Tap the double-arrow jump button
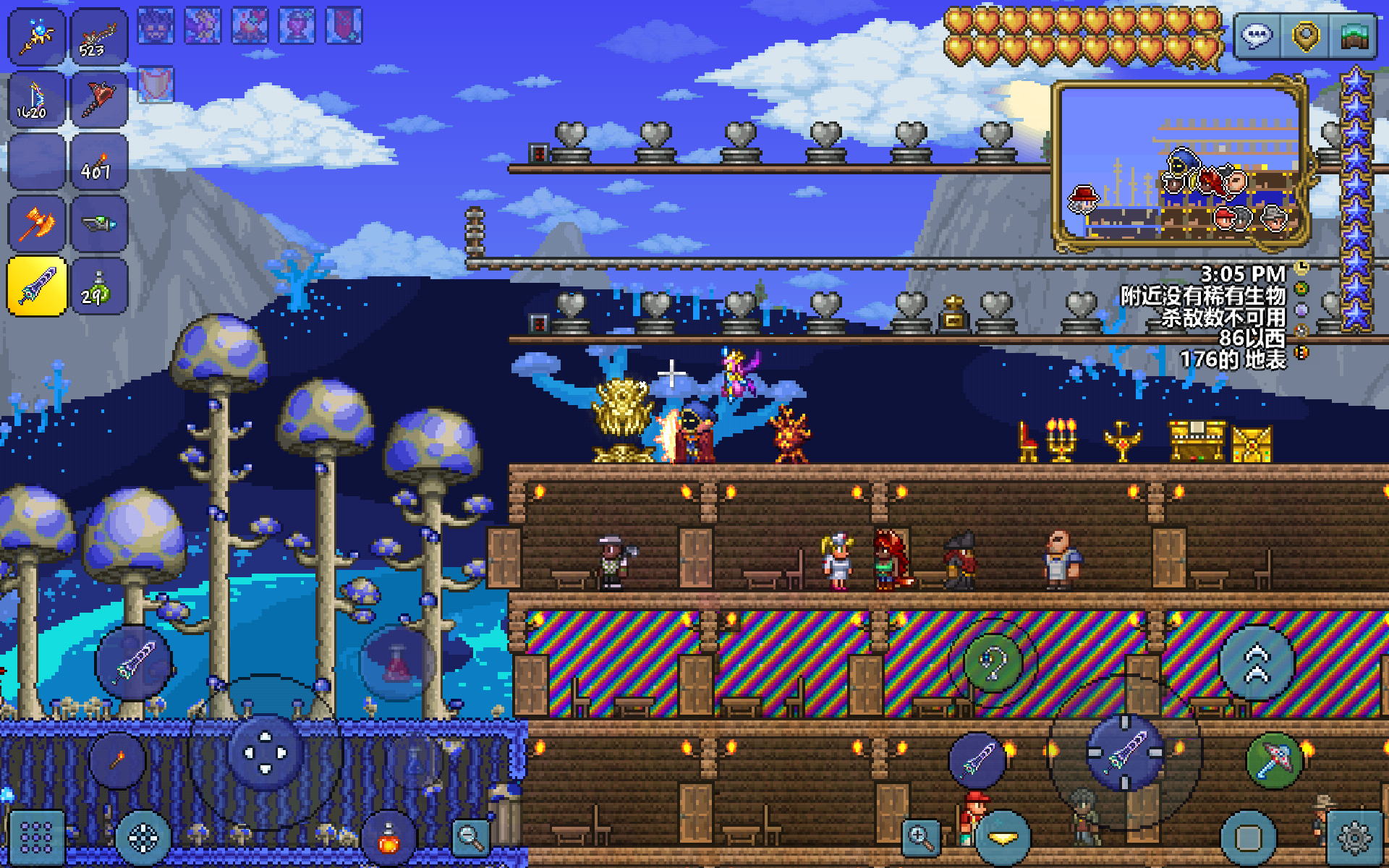Viewport: 1389px width, 868px height. [1257, 663]
